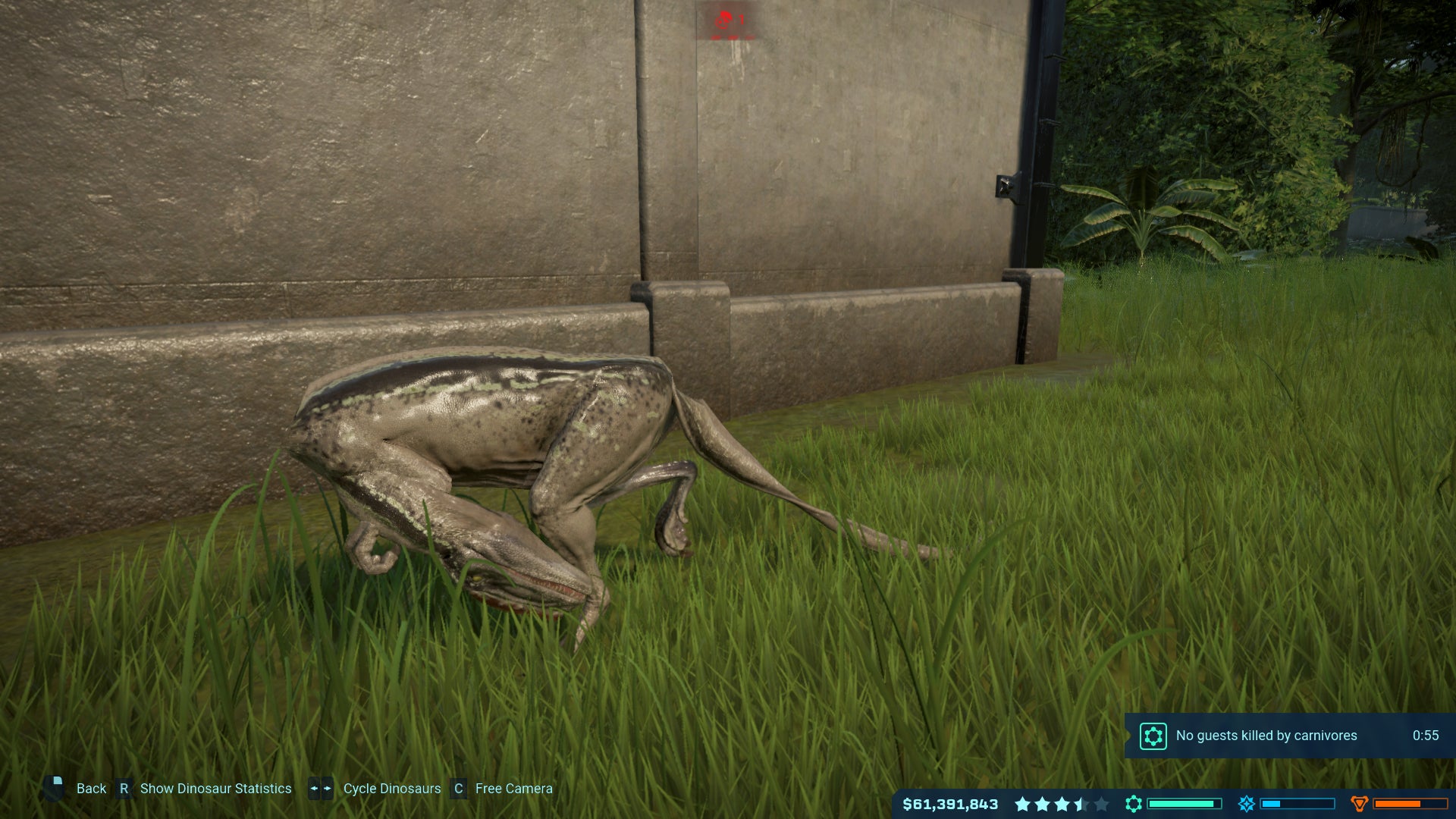Click the contract icon in the notification

point(1153,736)
